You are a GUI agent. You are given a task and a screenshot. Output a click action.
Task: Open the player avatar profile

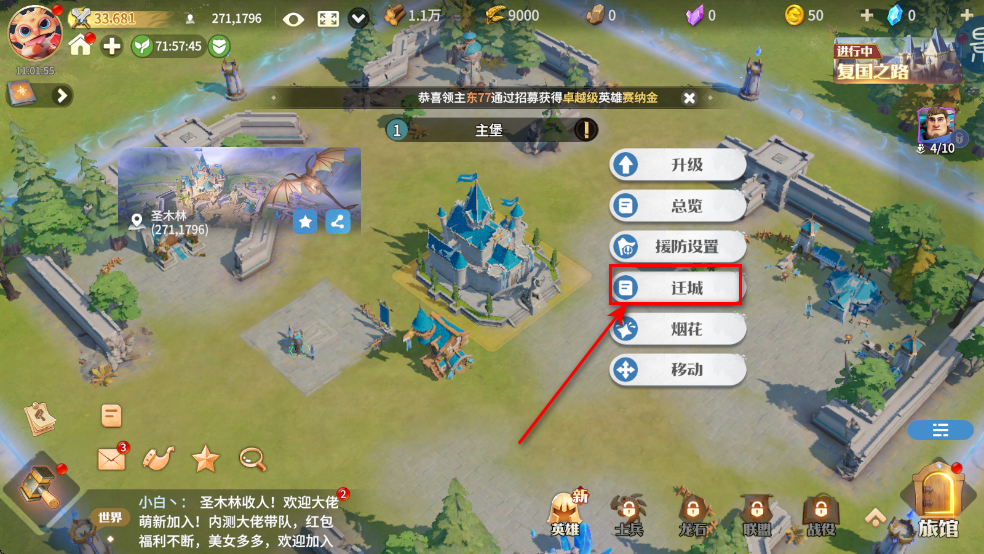coord(35,32)
